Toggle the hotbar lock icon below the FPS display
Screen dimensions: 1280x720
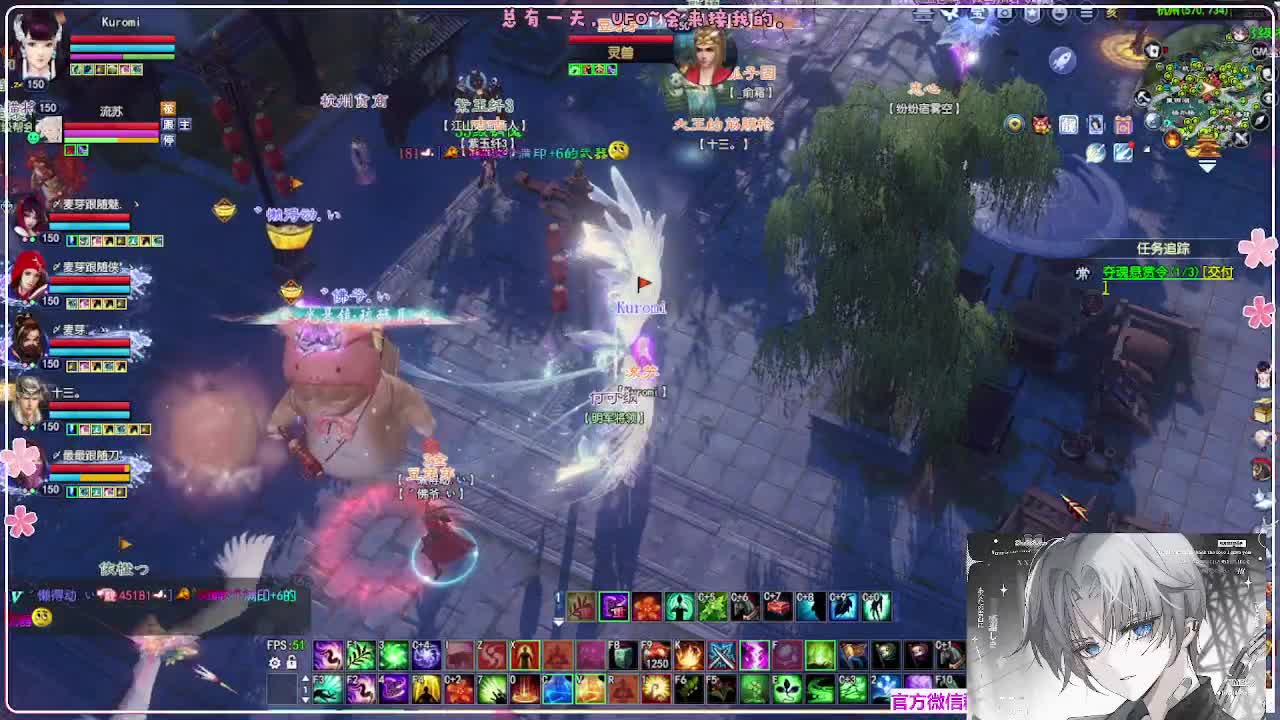pos(291,662)
